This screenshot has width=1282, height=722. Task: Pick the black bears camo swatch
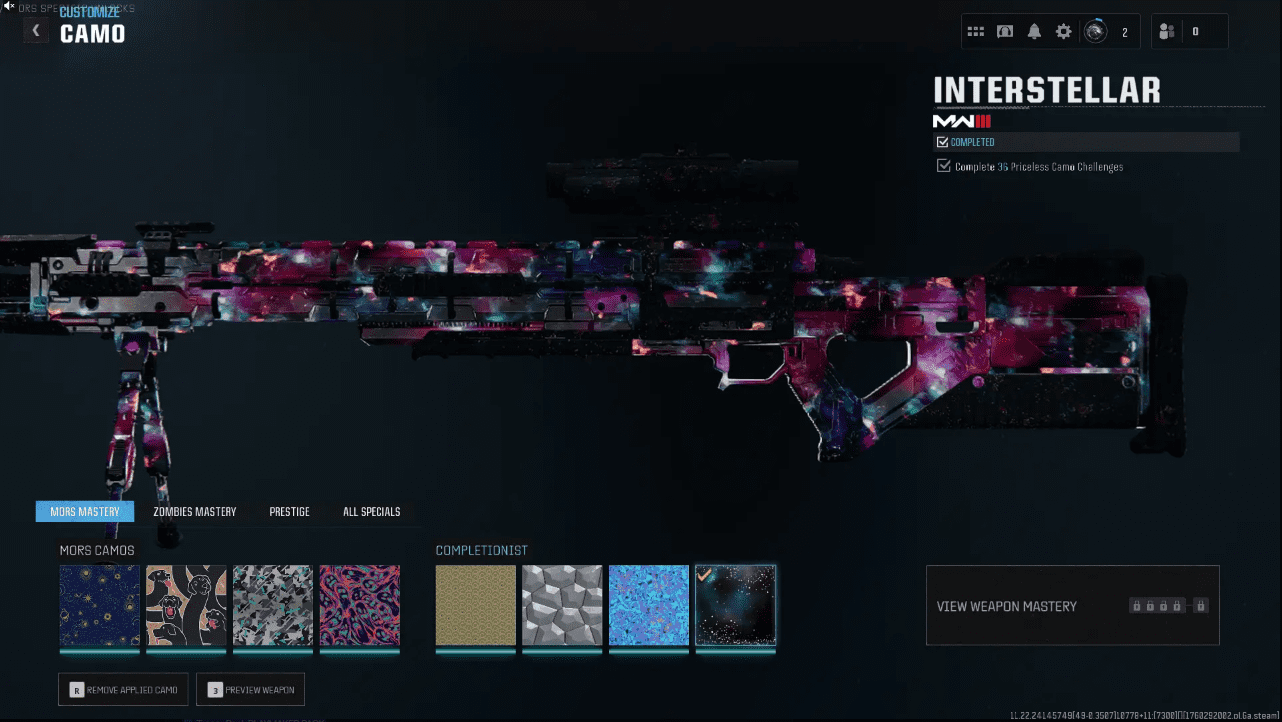coord(186,606)
